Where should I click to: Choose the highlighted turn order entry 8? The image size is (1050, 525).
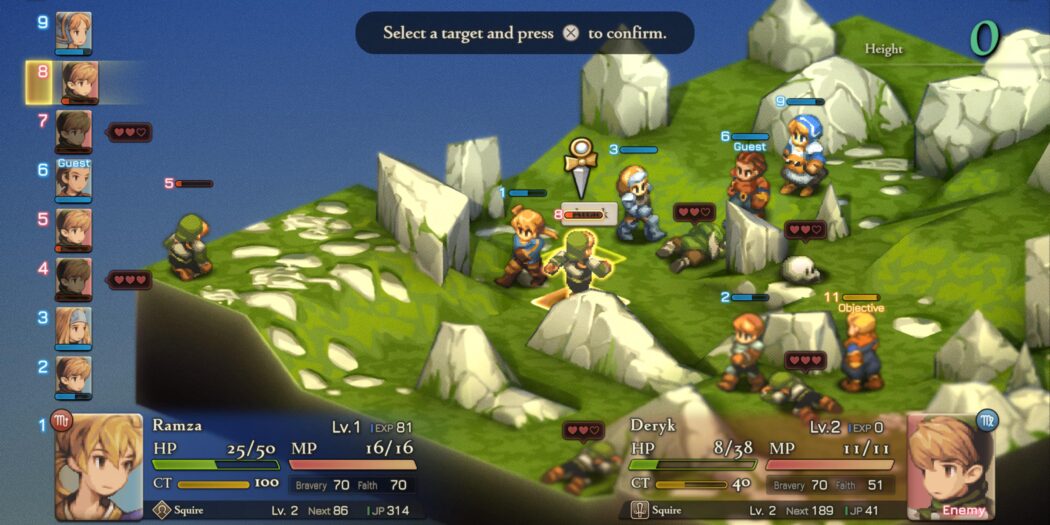pos(78,83)
